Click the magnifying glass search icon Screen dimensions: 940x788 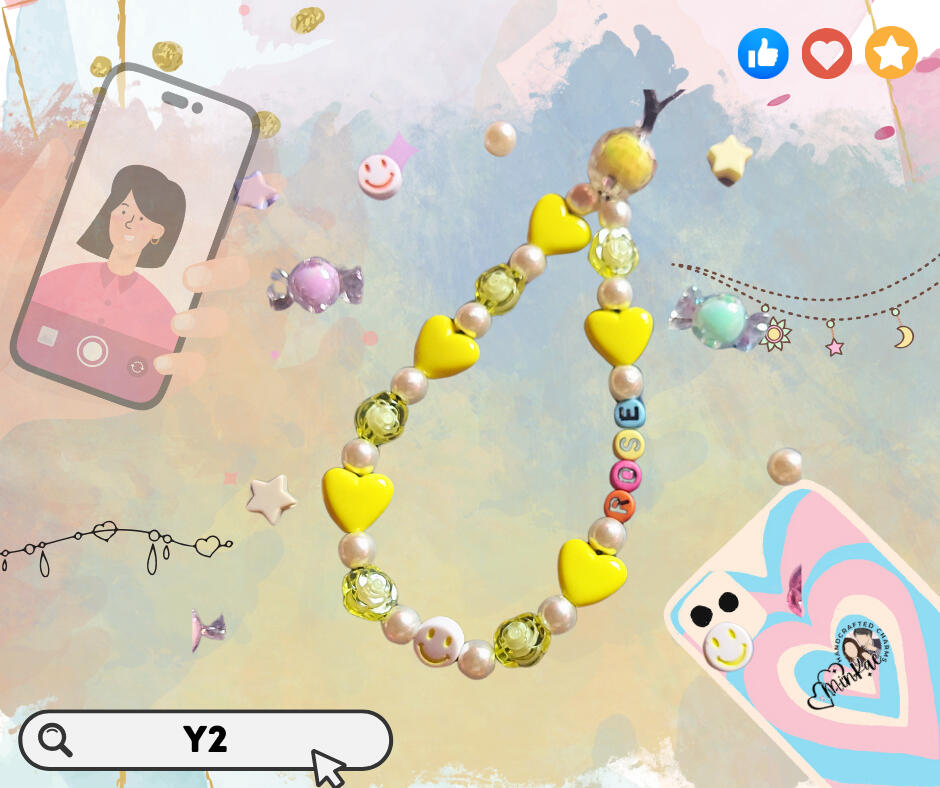(55, 740)
